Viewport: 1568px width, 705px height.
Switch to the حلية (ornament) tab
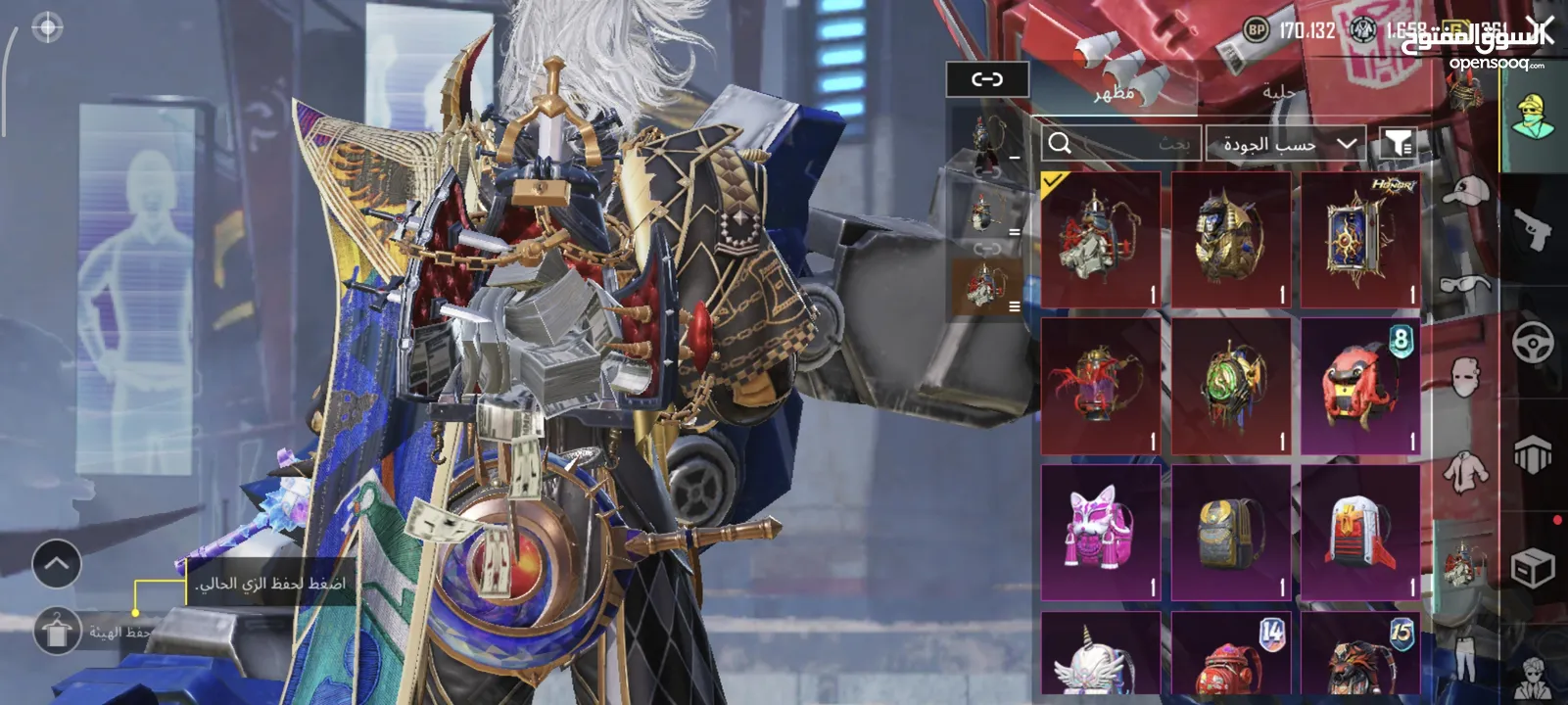[x=1278, y=92]
